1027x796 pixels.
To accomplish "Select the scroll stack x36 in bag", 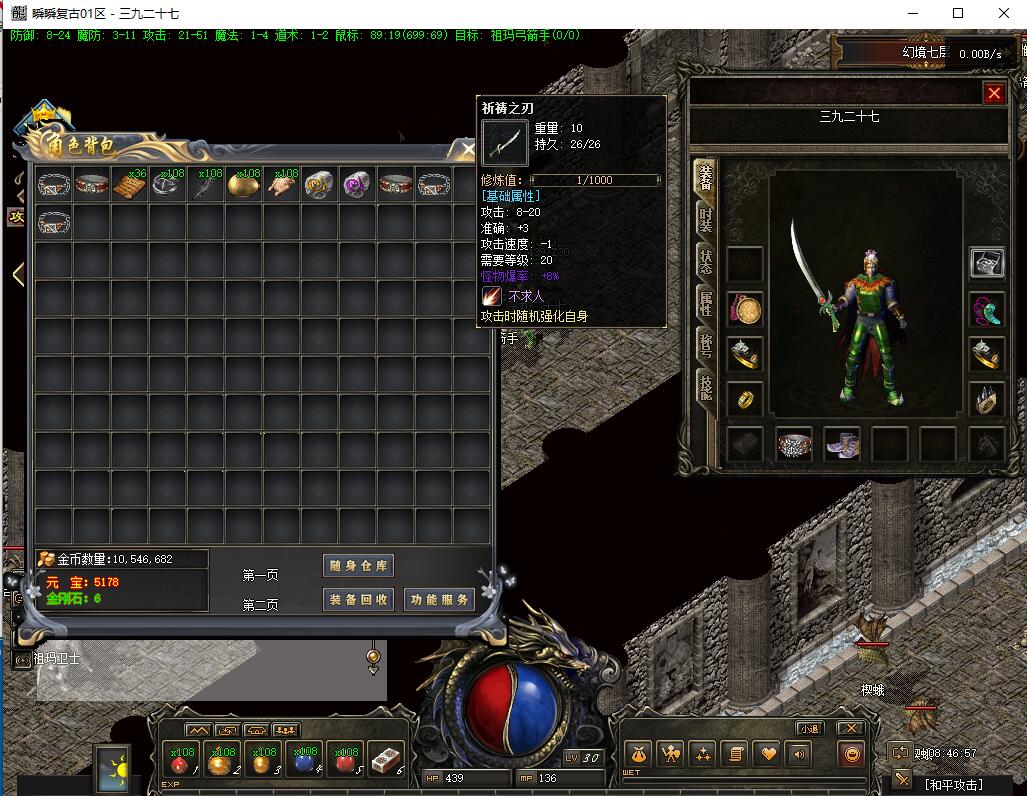I will click(130, 185).
